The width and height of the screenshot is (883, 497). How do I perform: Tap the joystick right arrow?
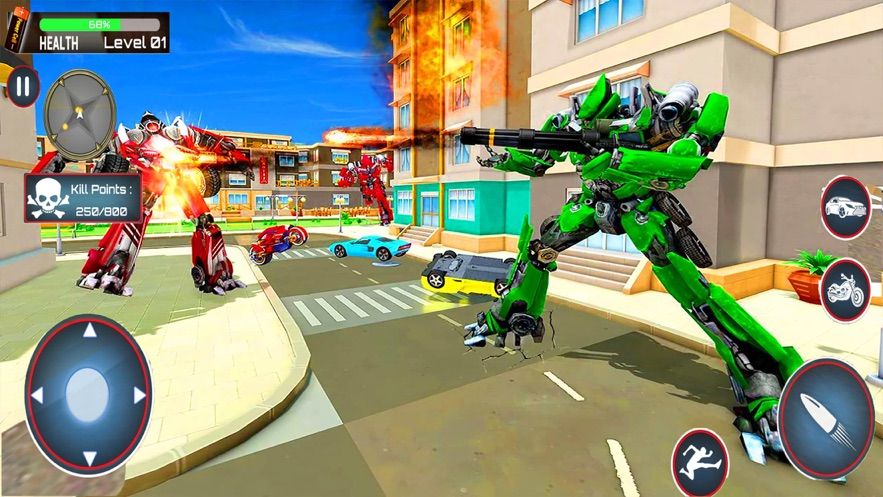click(140, 395)
